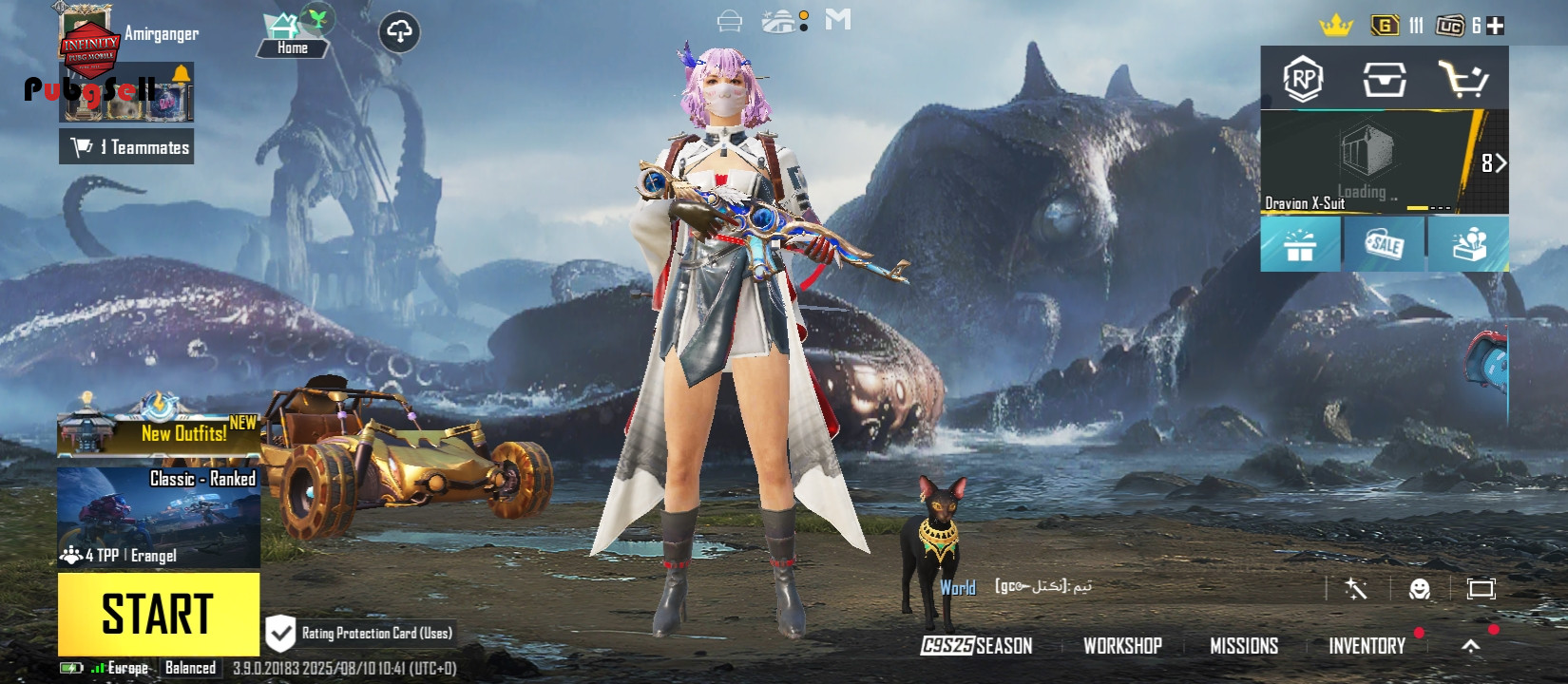
Task: Open the Inventory menu
Action: click(1367, 646)
